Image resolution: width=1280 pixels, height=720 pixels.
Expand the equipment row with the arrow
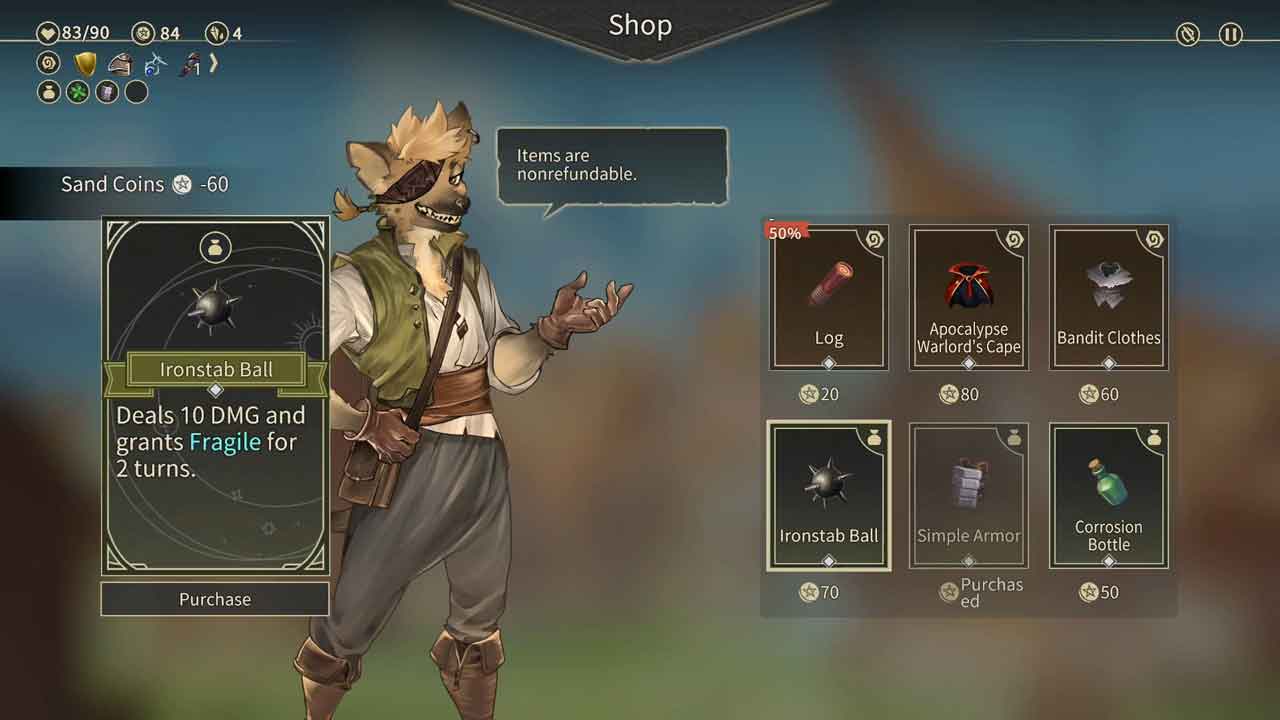(x=213, y=64)
